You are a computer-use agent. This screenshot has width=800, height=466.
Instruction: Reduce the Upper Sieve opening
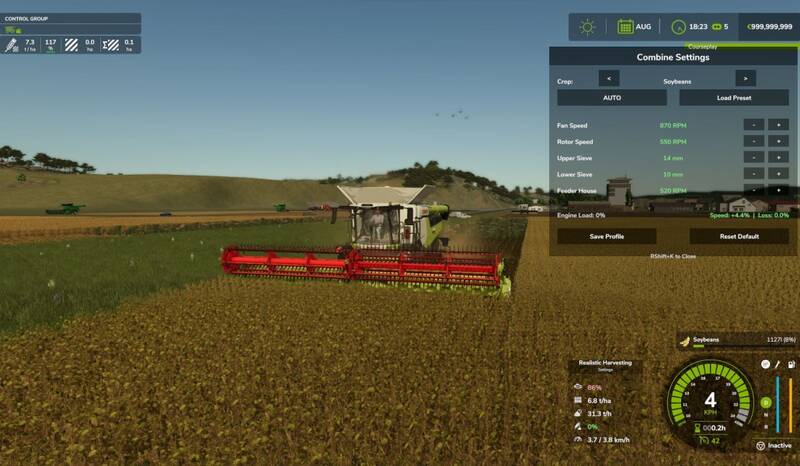753,158
